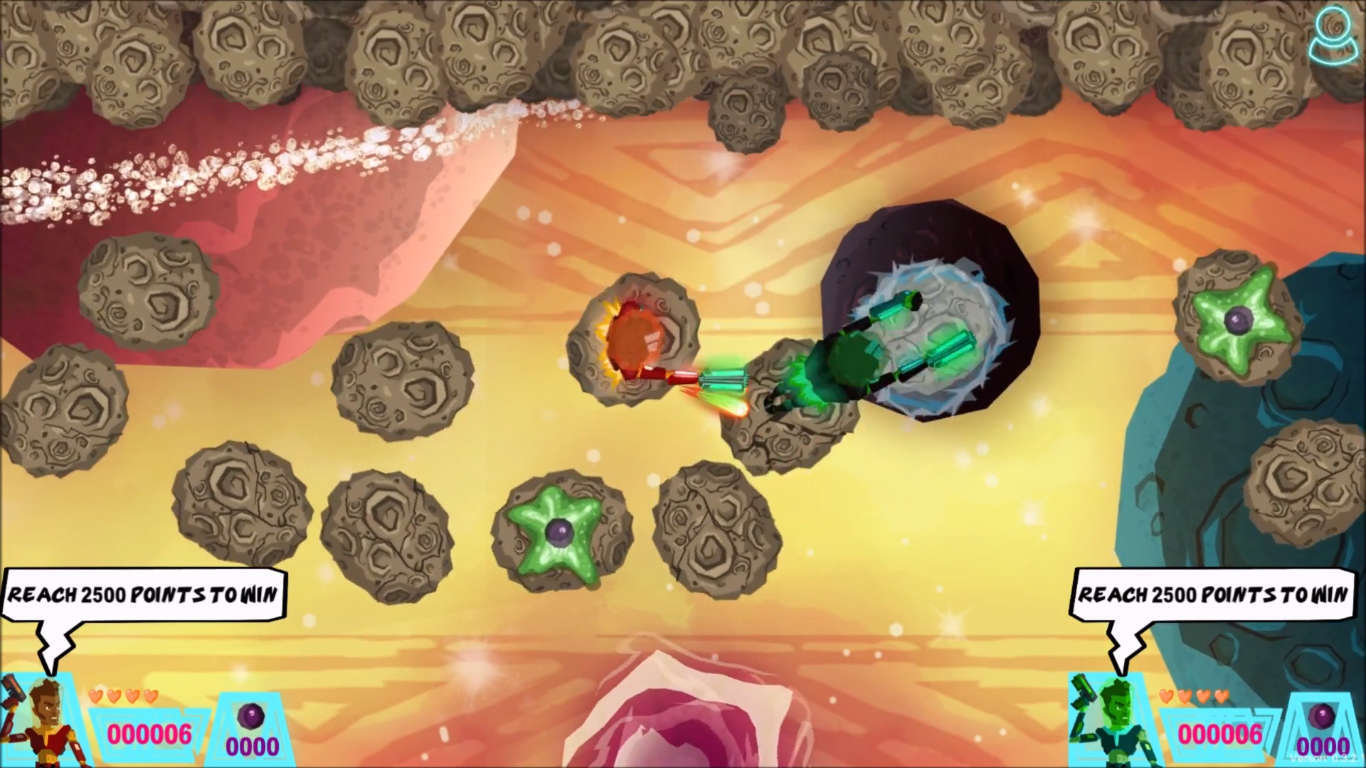This screenshot has width=1366, height=768.
Task: Click the left 0000 orb counter panel
Action: pyautogui.click(x=252, y=745)
